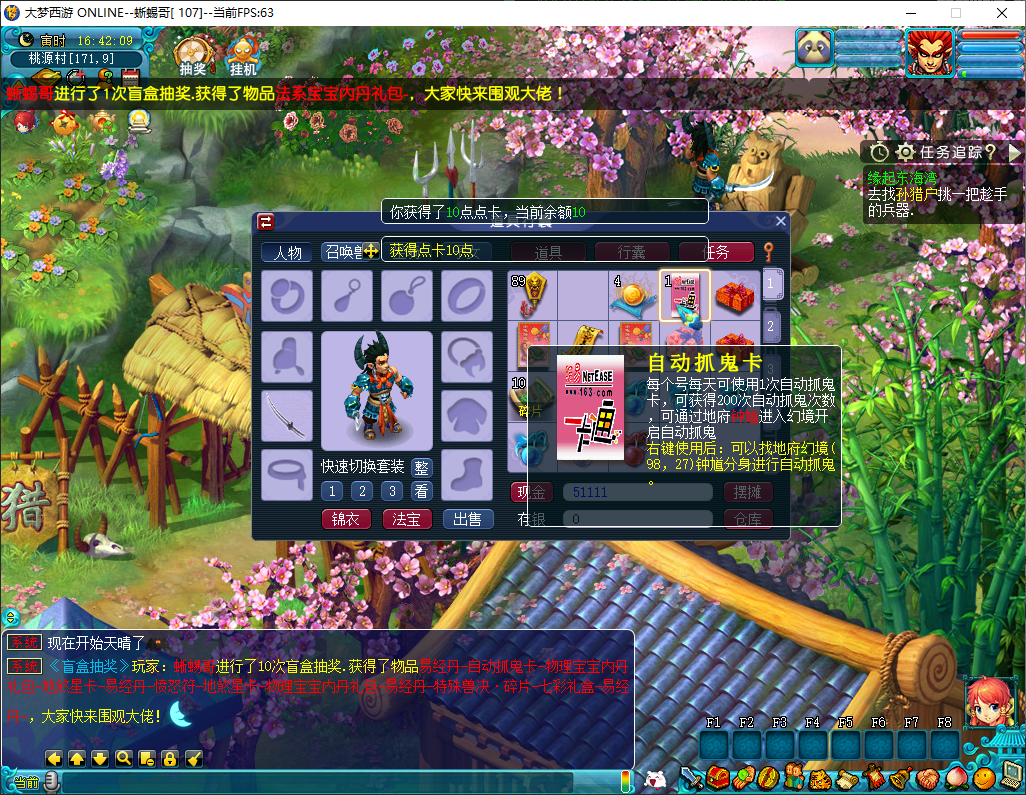Close the inventory window

(x=781, y=221)
